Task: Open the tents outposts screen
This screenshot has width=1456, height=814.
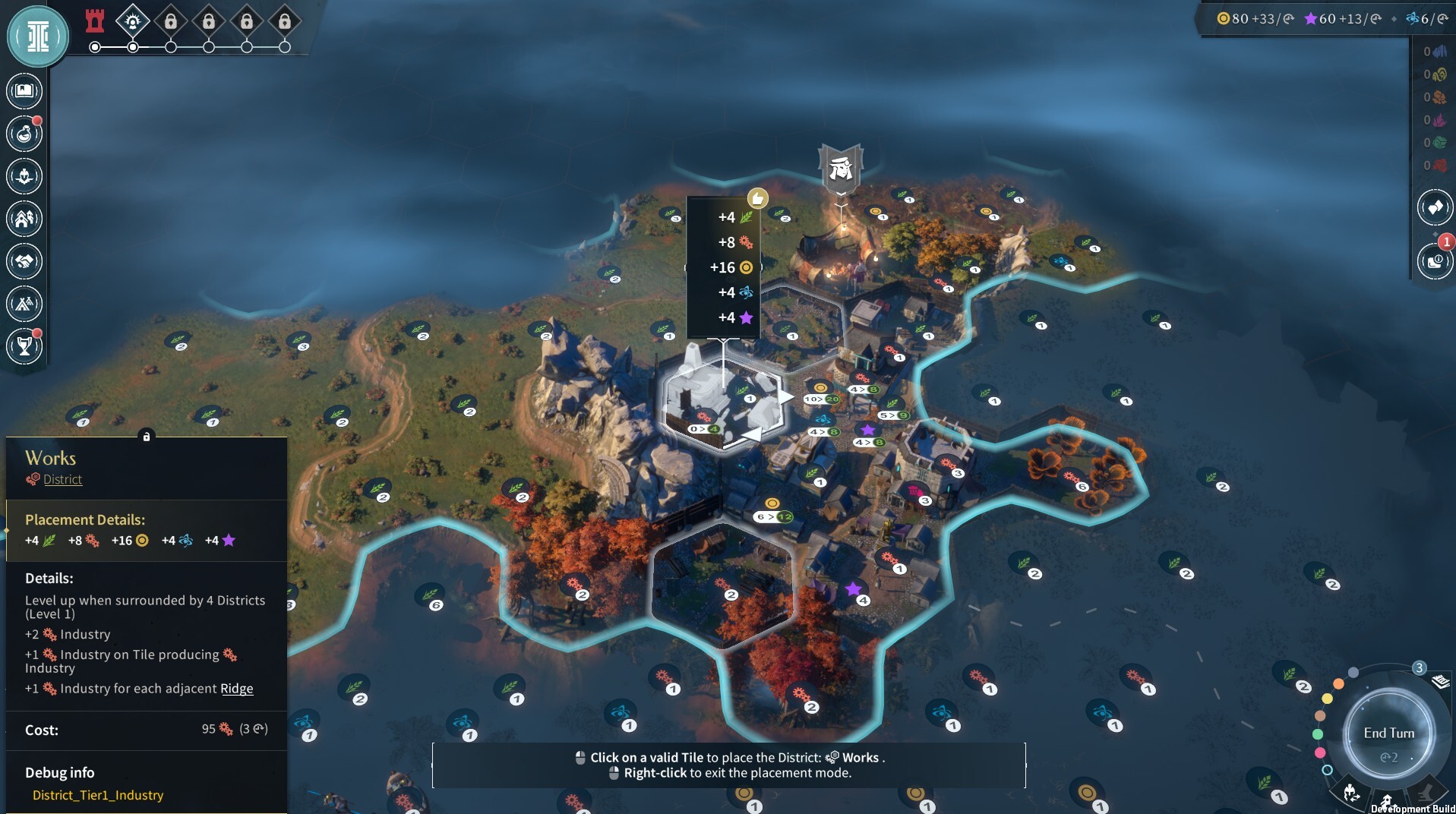Action: [x=24, y=304]
